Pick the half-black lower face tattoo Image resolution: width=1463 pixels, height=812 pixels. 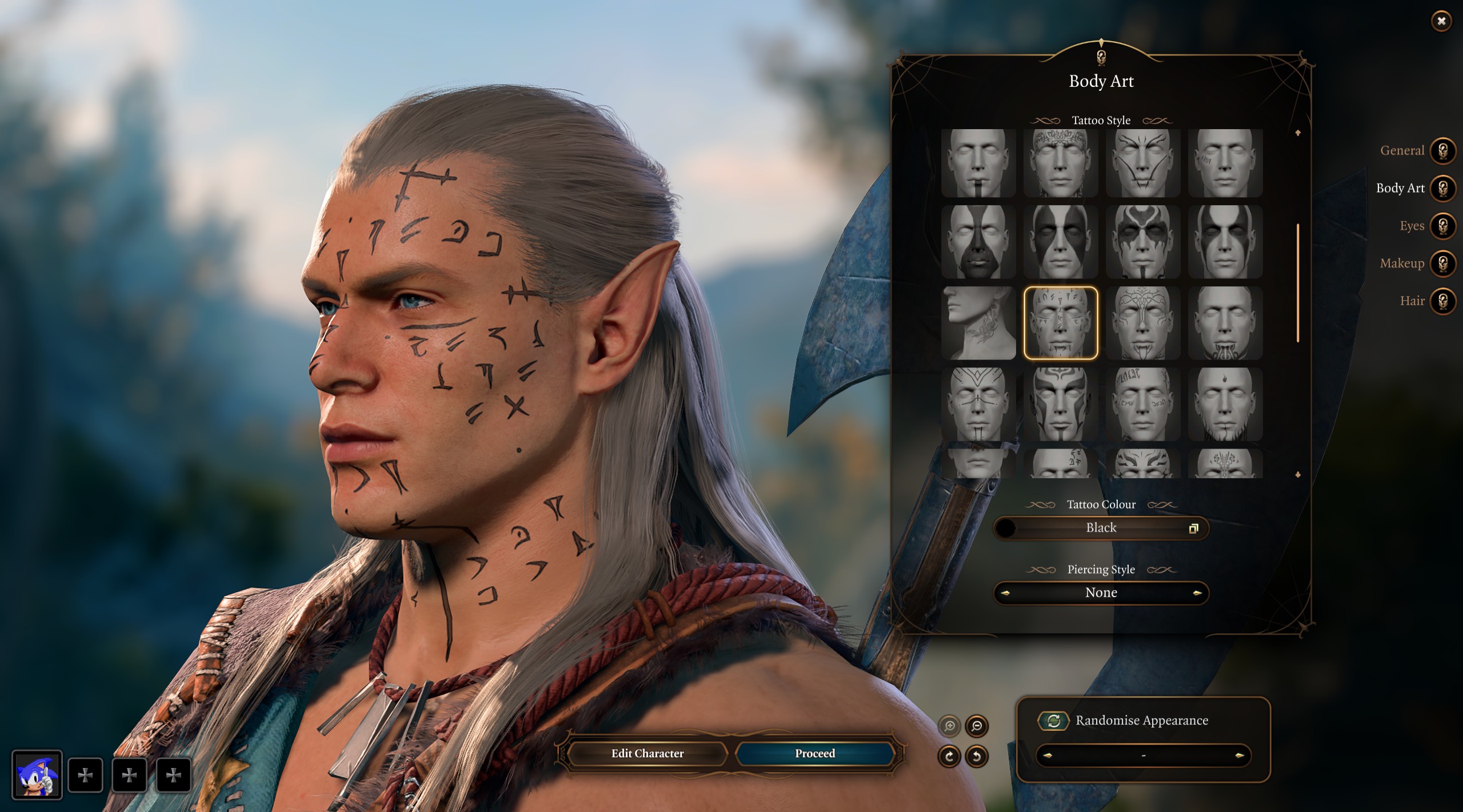(978, 242)
